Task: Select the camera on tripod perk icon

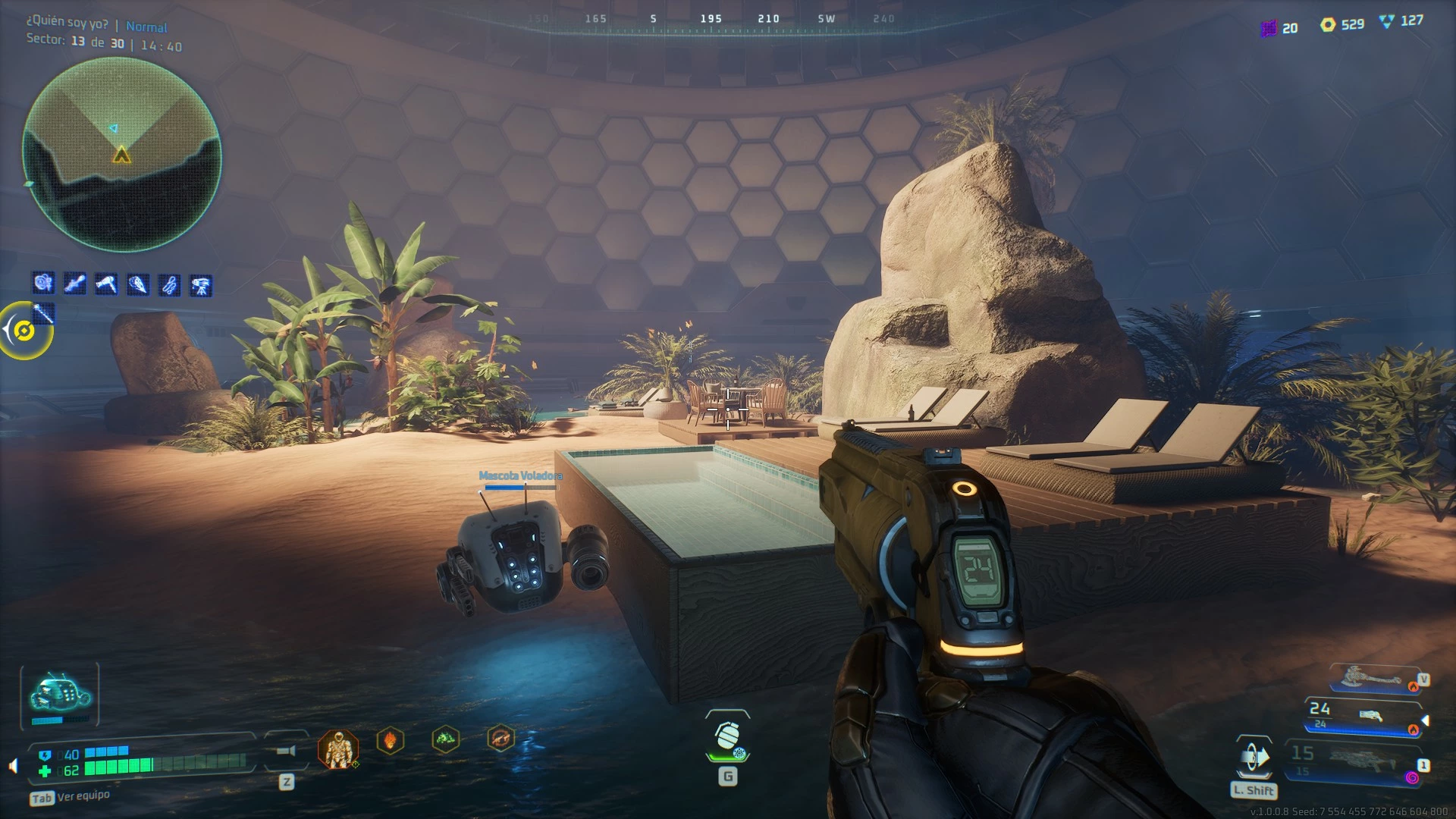Action: (x=201, y=285)
